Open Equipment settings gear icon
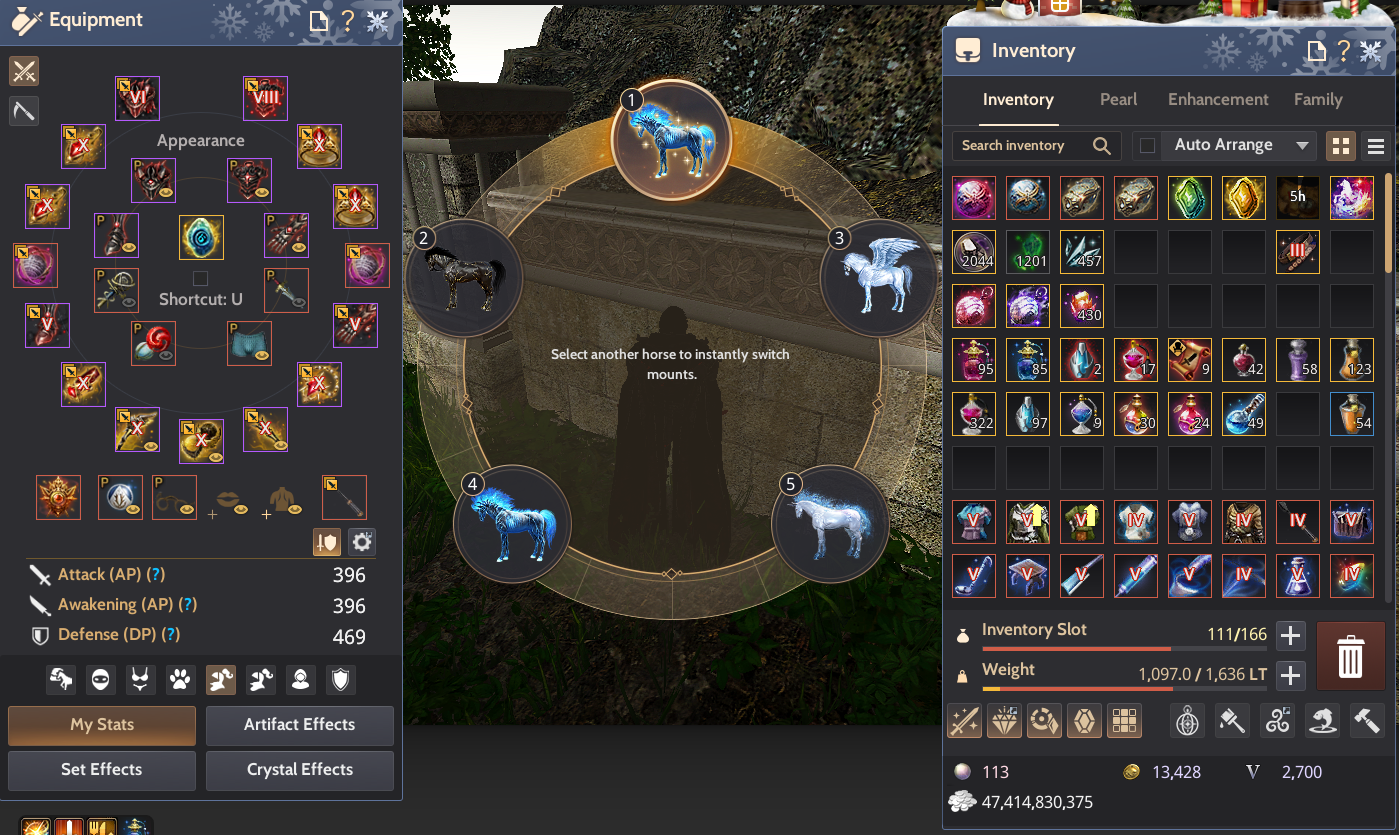Screen dimensions: 1399x835 tap(361, 542)
